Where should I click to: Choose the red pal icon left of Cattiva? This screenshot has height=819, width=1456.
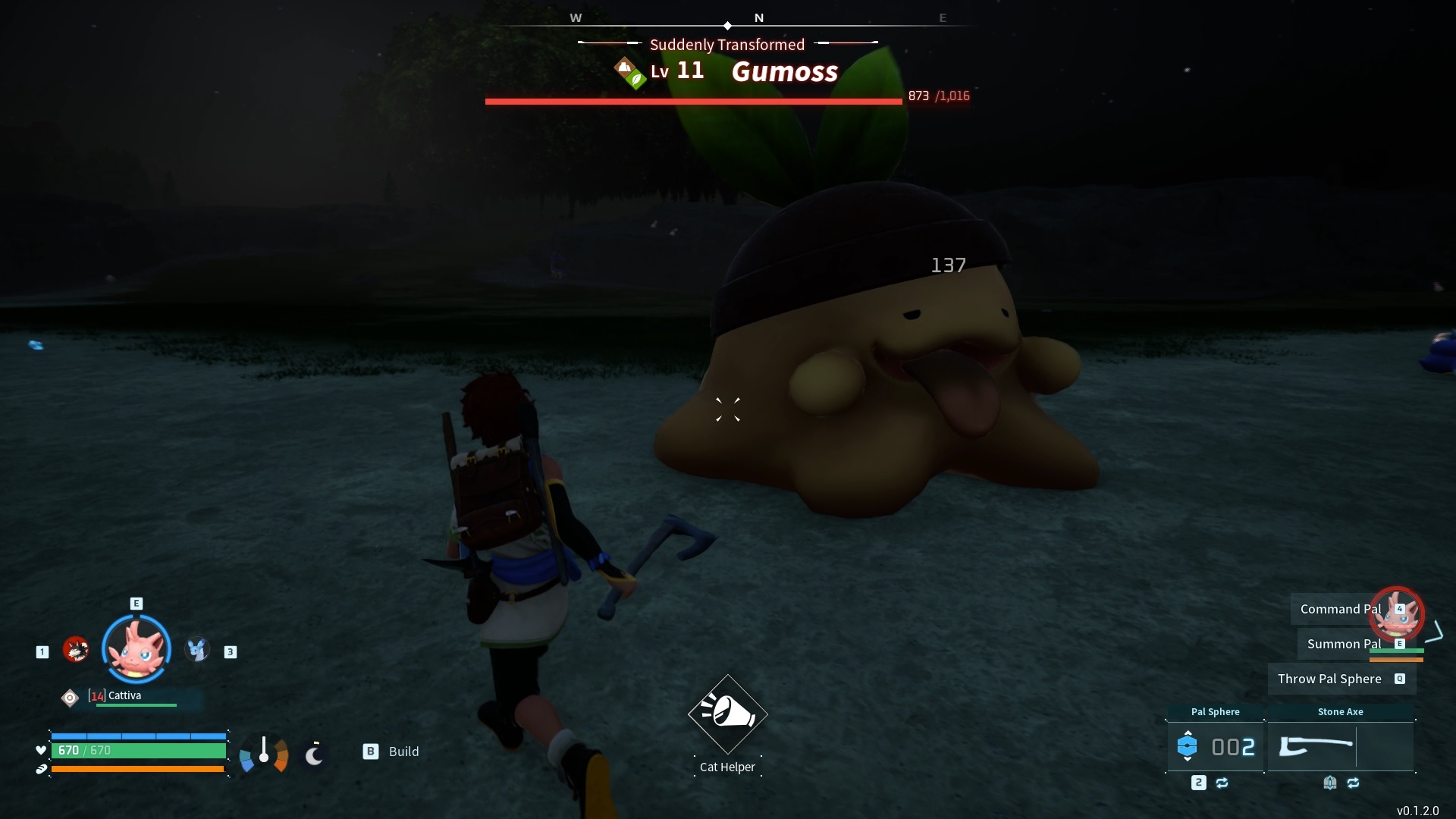[76, 649]
